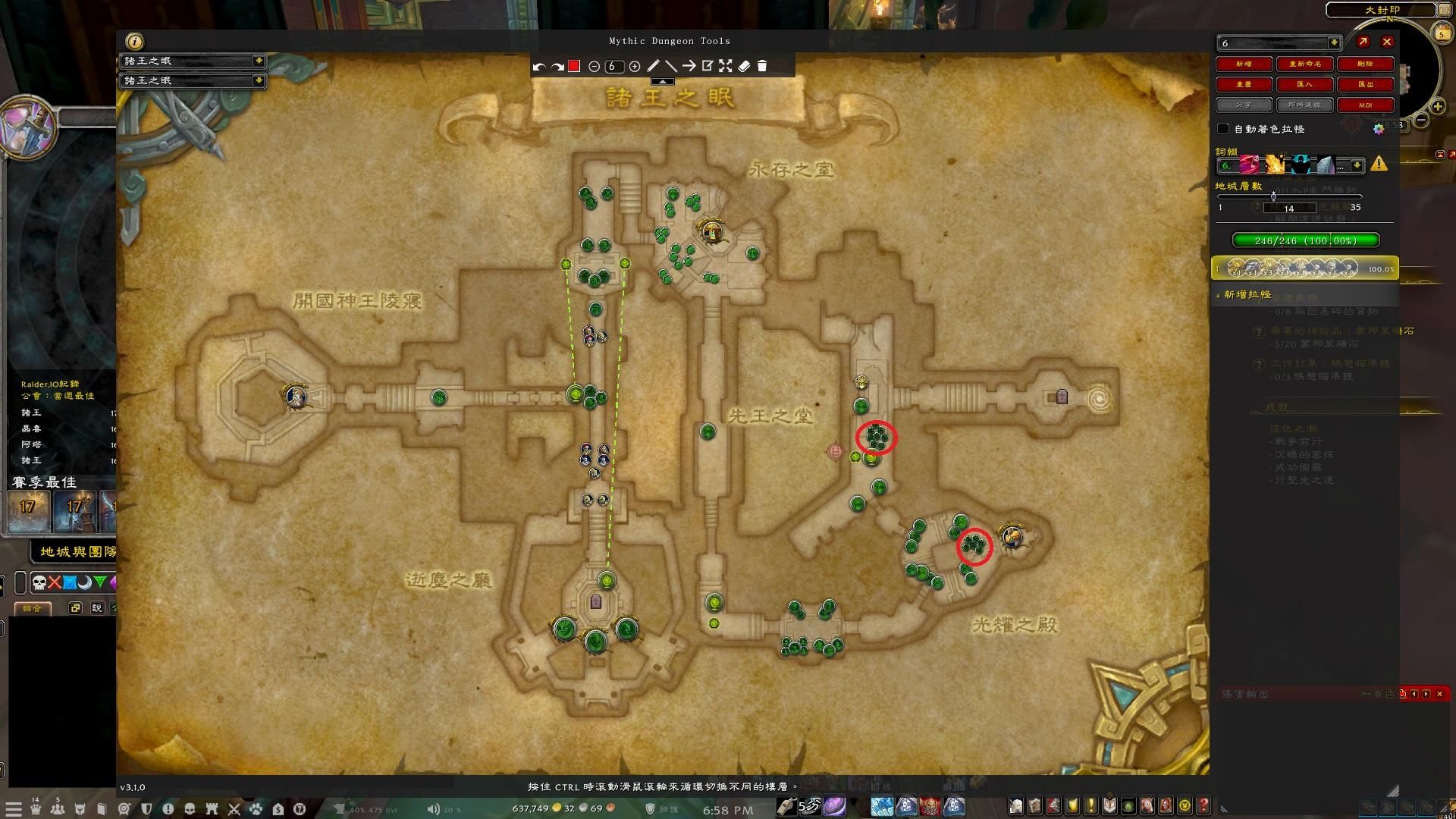Viewport: 1456px width, 819px height.
Task: Toggle the moon raid marker
Action: [x=84, y=582]
